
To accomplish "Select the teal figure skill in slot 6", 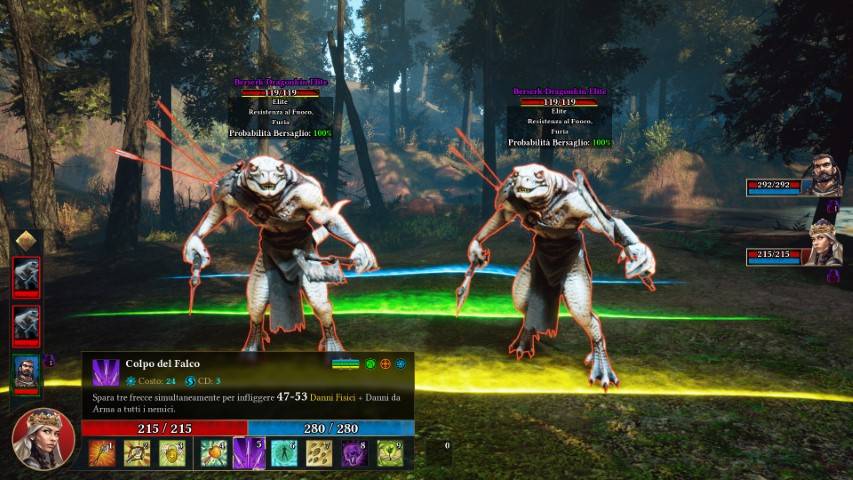I will pyautogui.click(x=283, y=453).
